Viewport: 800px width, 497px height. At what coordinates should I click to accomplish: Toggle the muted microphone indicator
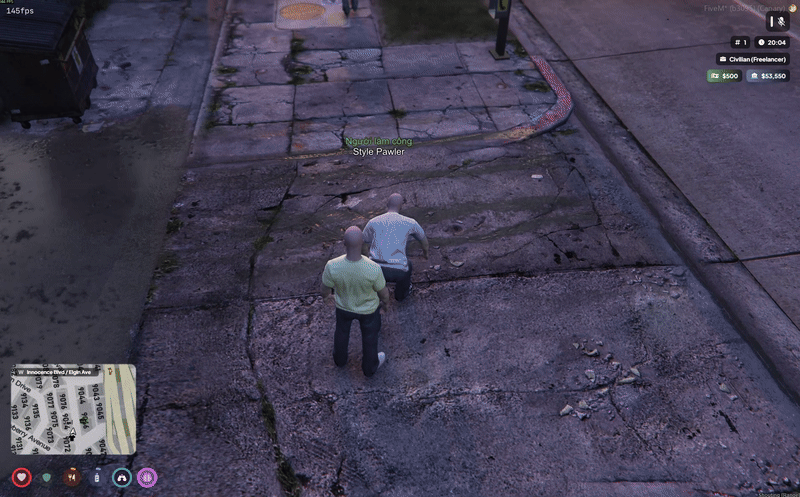pos(778,21)
